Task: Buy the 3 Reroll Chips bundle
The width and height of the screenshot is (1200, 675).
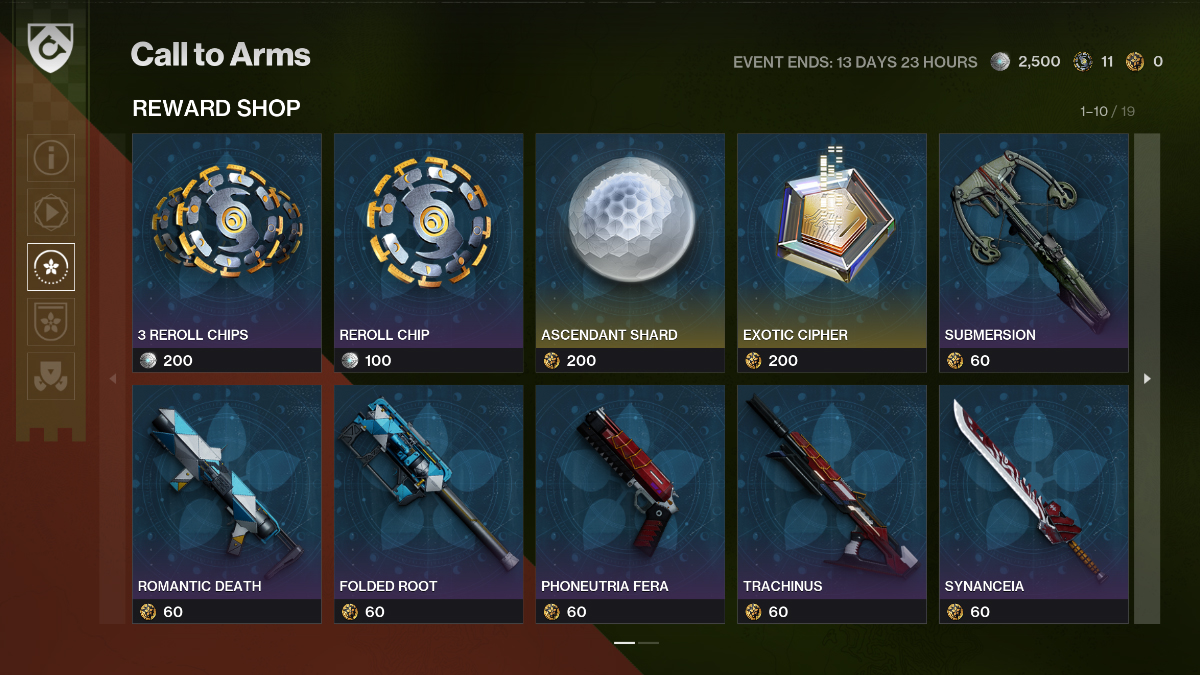Action: click(x=227, y=252)
